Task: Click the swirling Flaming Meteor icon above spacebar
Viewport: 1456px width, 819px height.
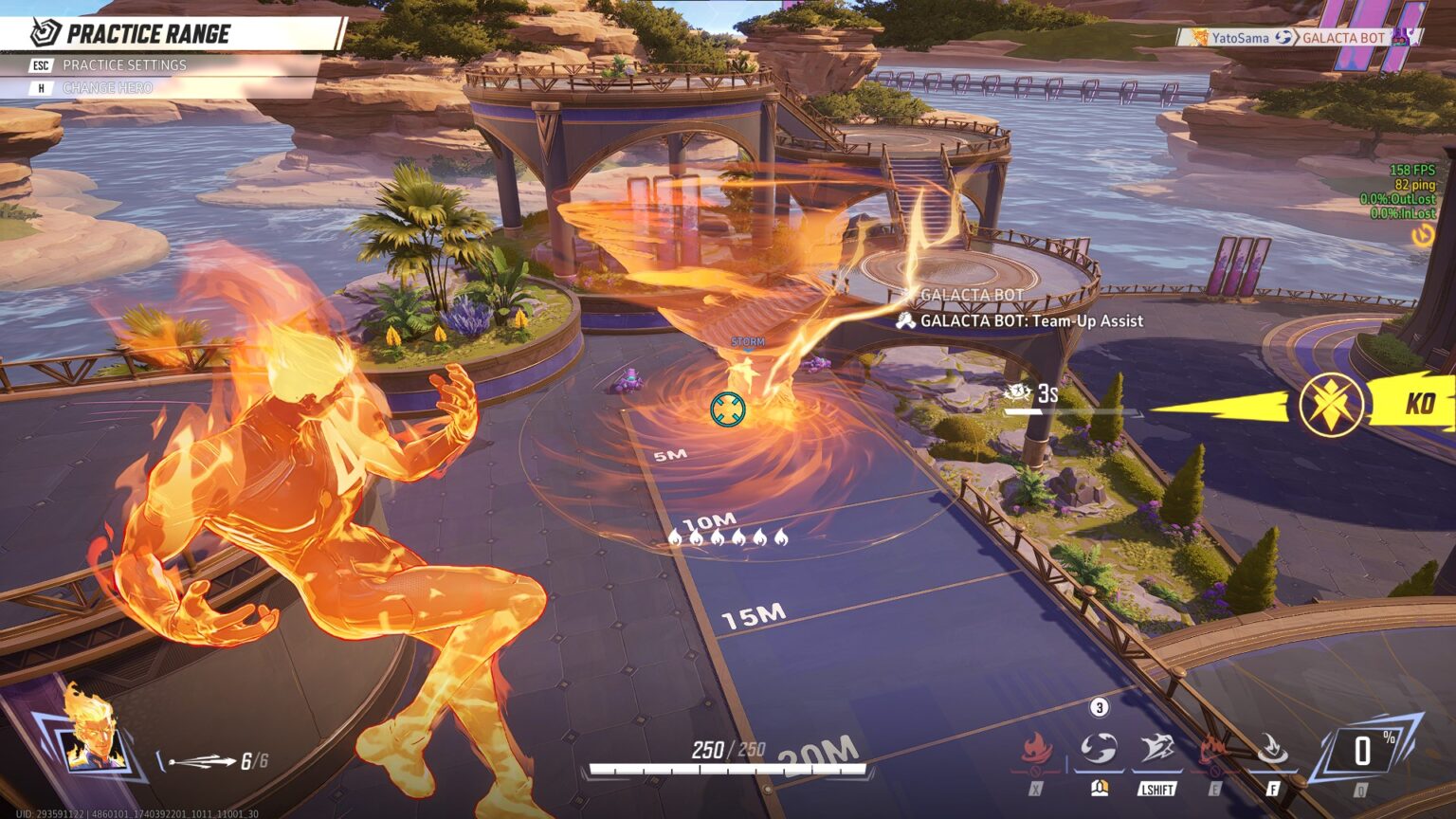Action: pyautogui.click(x=1101, y=749)
